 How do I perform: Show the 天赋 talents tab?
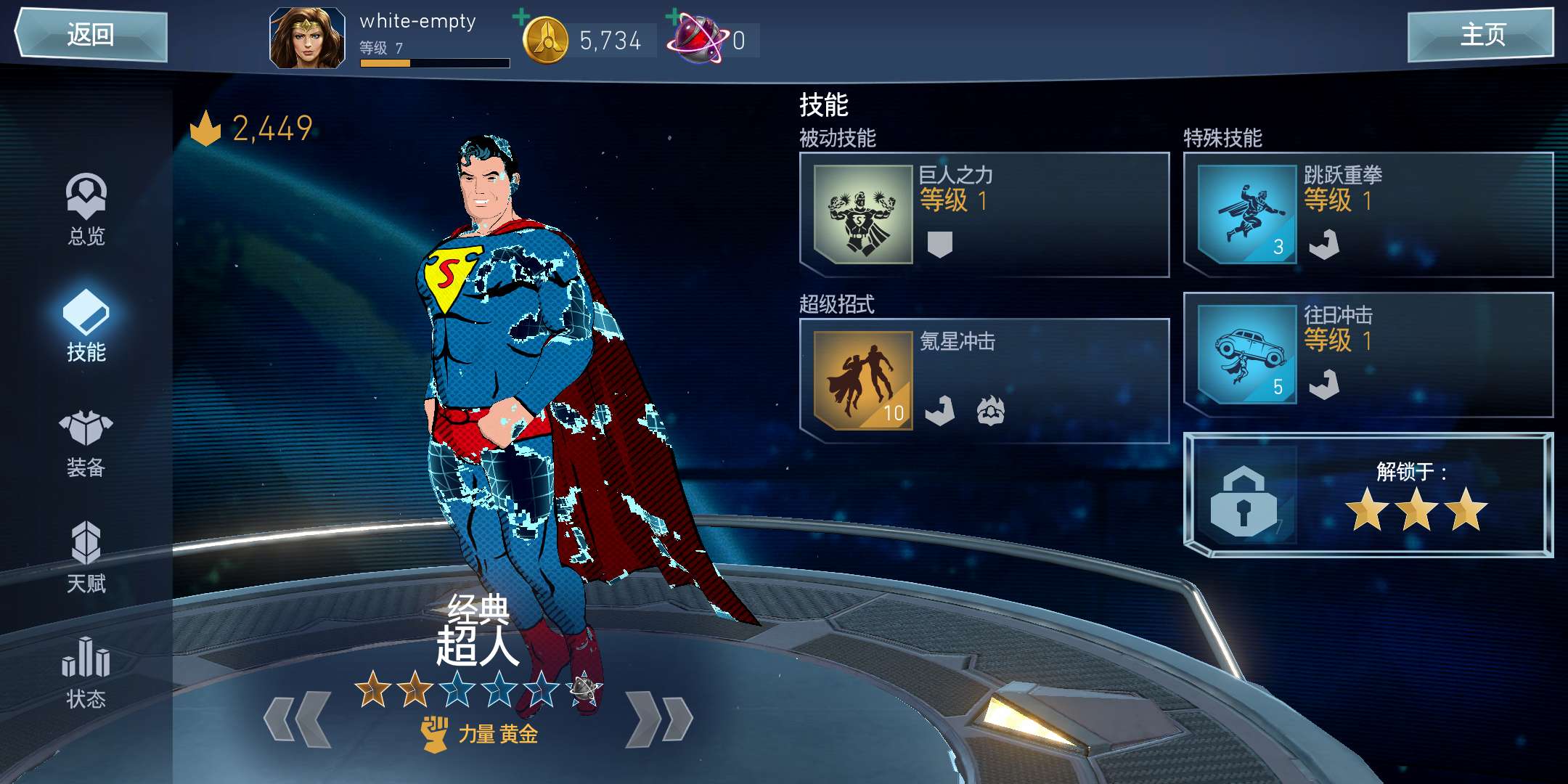[x=86, y=558]
